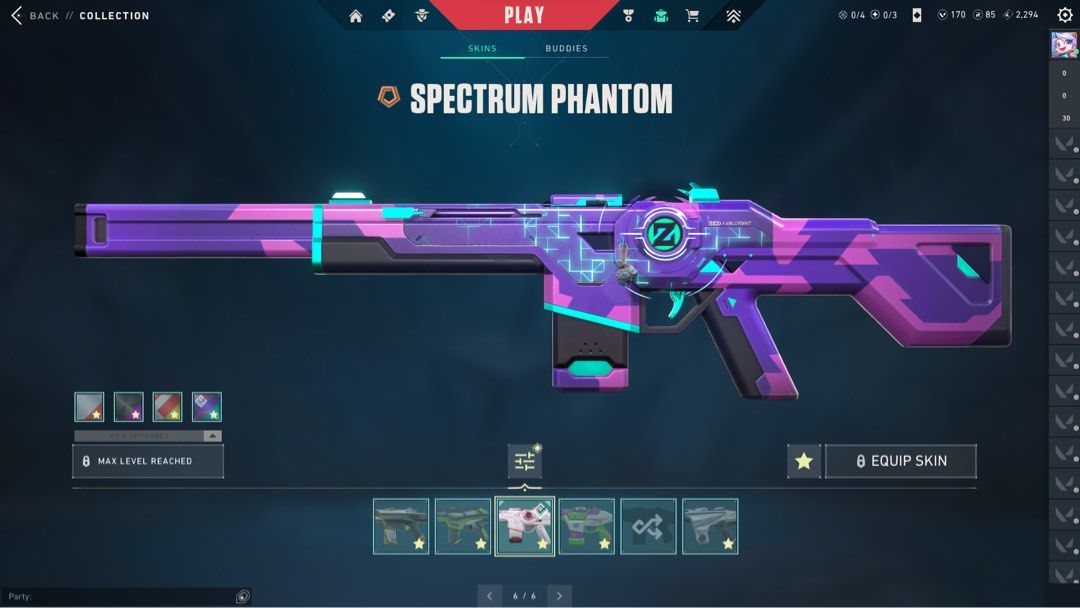Expand the View Upgrades panel
This screenshot has width=1080, height=608.
click(148, 436)
